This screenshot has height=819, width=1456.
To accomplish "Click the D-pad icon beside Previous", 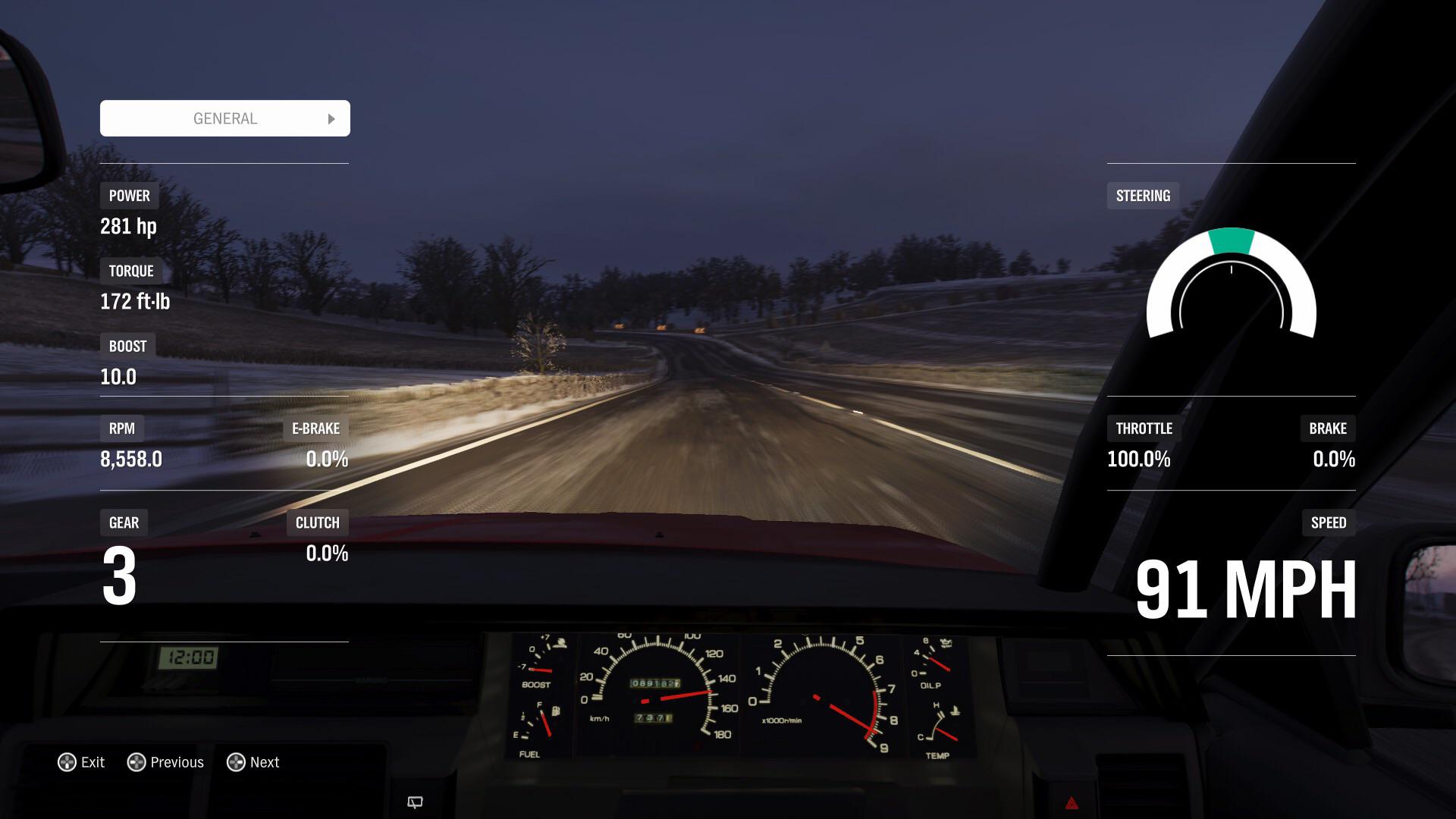I will coord(135,762).
